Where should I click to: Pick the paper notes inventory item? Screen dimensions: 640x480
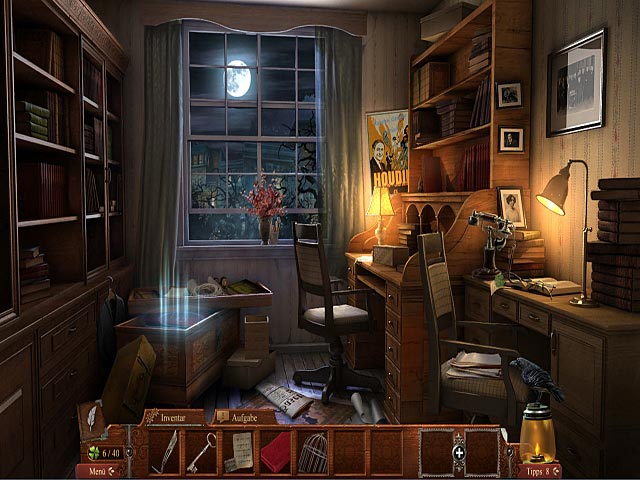[x=238, y=451]
